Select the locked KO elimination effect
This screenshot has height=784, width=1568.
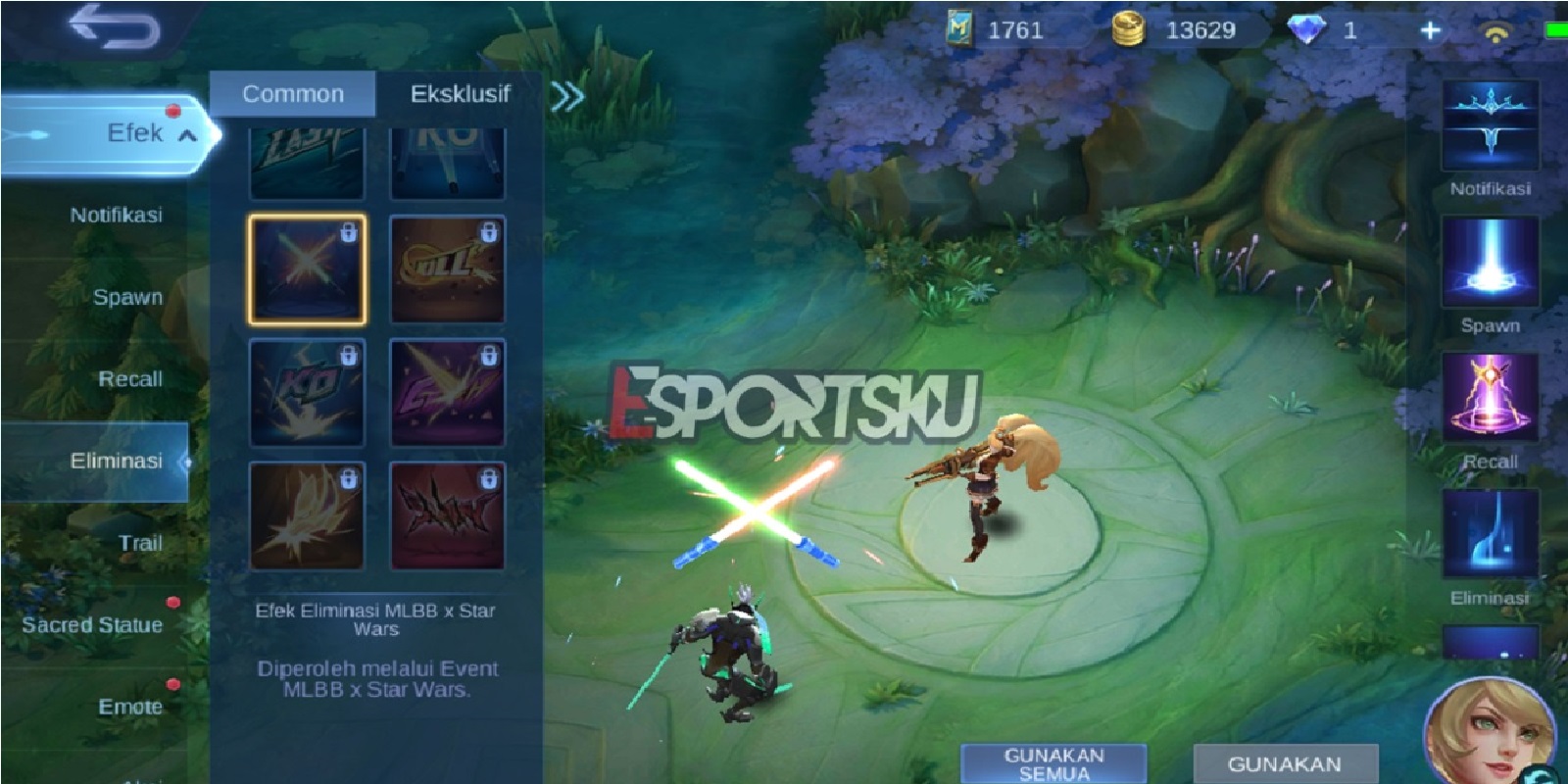pos(306,392)
